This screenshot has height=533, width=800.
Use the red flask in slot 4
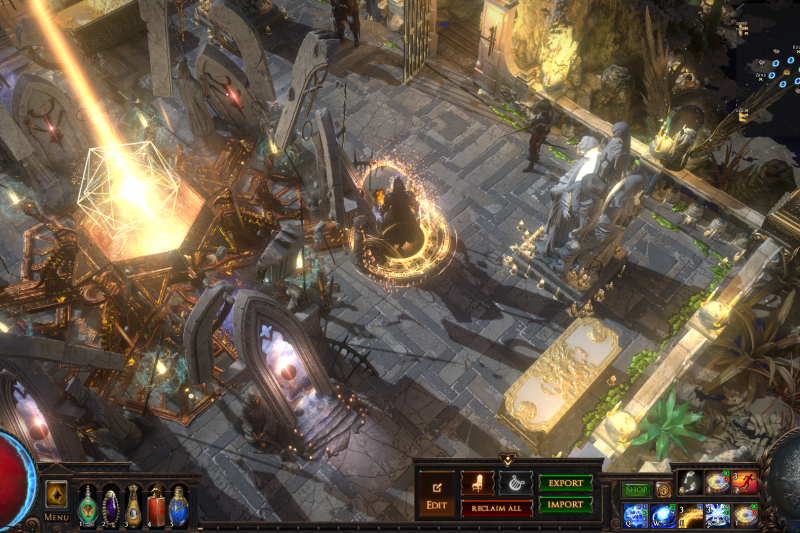(x=156, y=505)
